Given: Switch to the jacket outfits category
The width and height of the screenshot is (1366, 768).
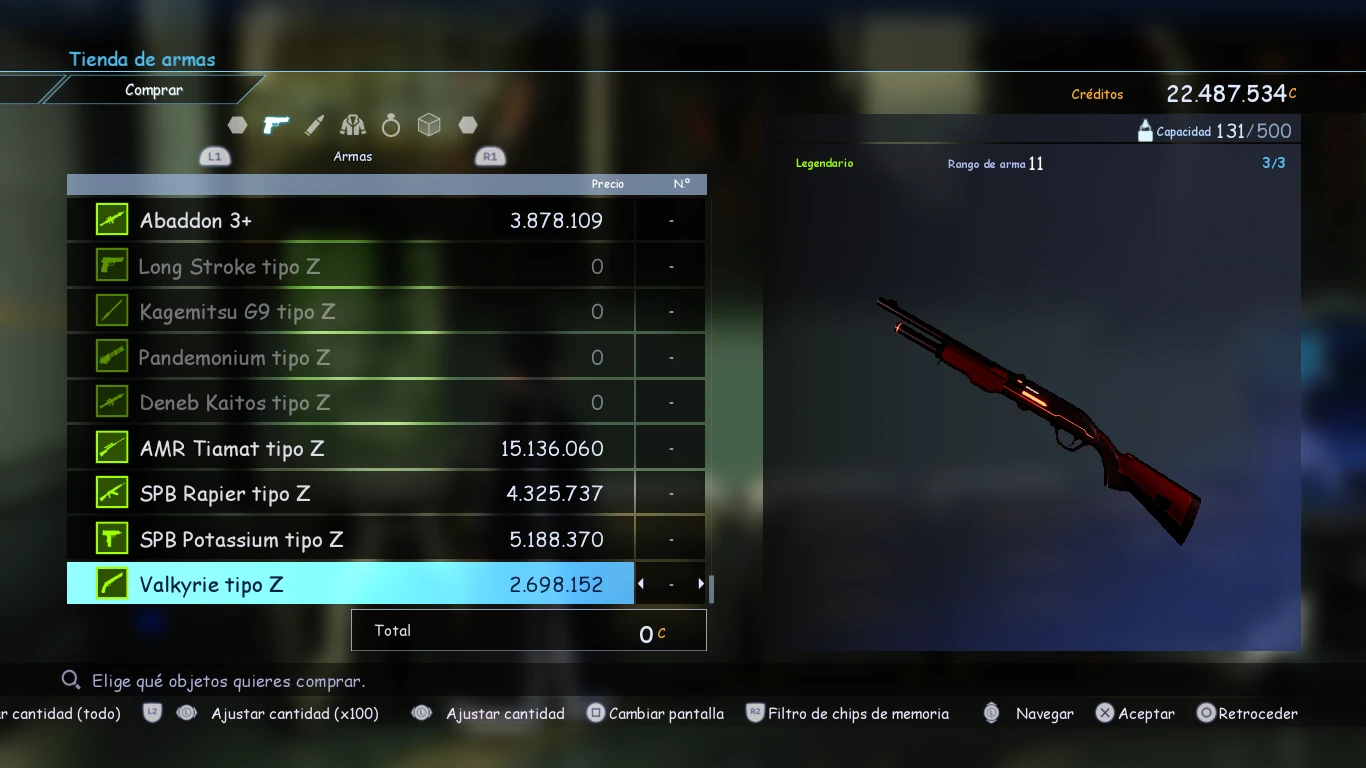Looking at the screenshot, I should coord(352,125).
